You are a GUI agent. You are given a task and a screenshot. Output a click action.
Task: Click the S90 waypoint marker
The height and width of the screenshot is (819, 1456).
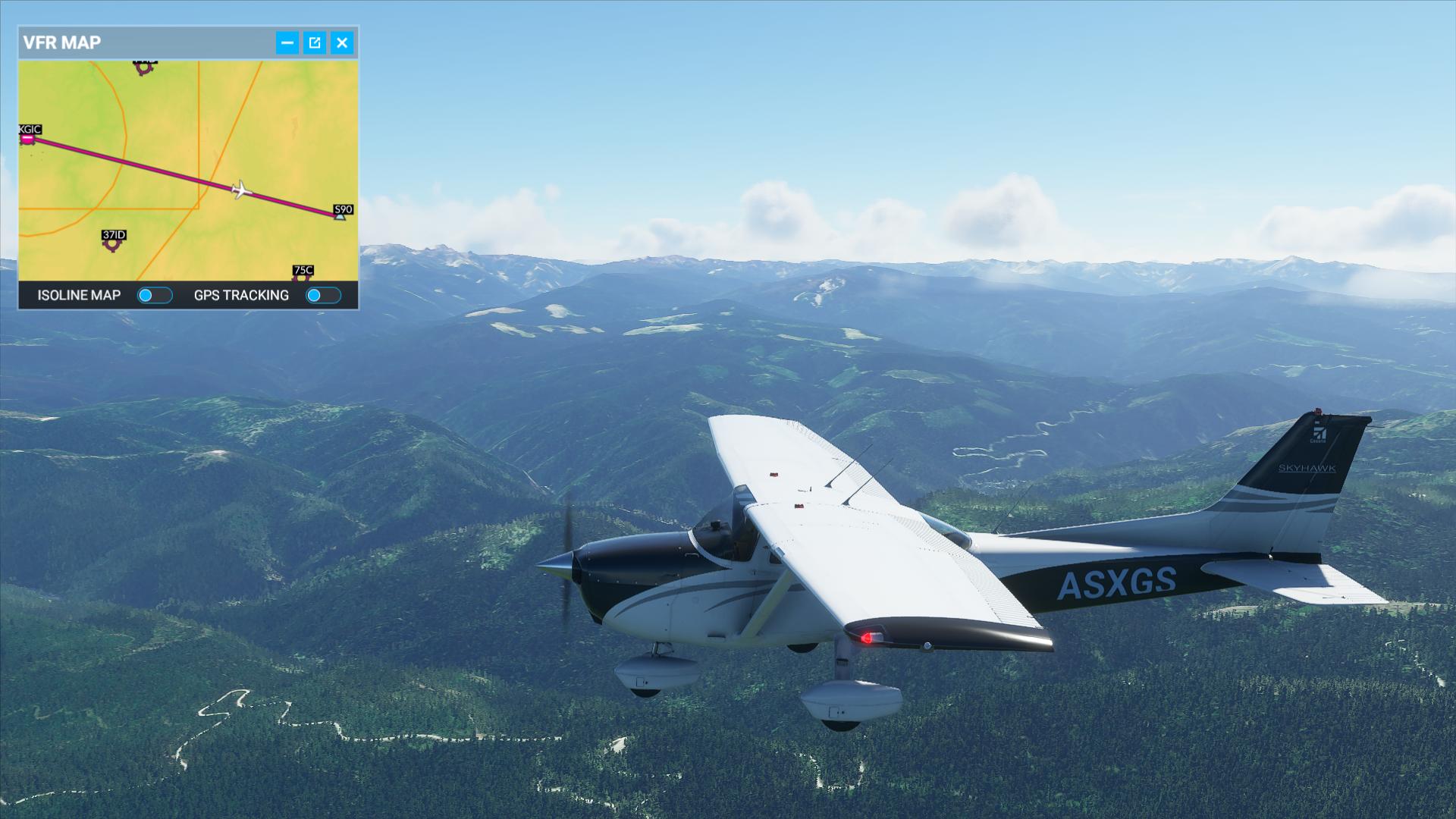point(340,216)
